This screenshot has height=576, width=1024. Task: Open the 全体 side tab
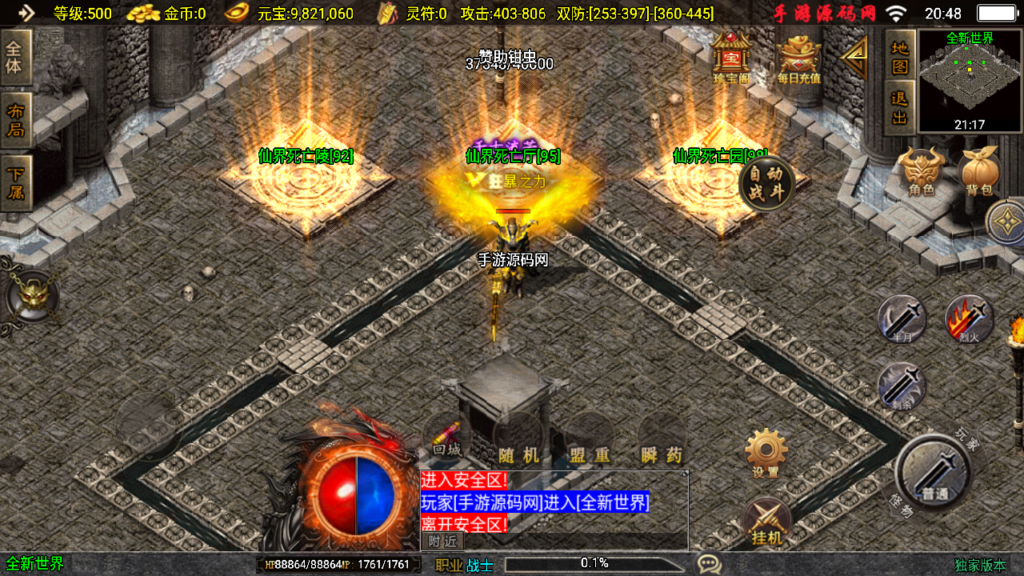tap(15, 56)
